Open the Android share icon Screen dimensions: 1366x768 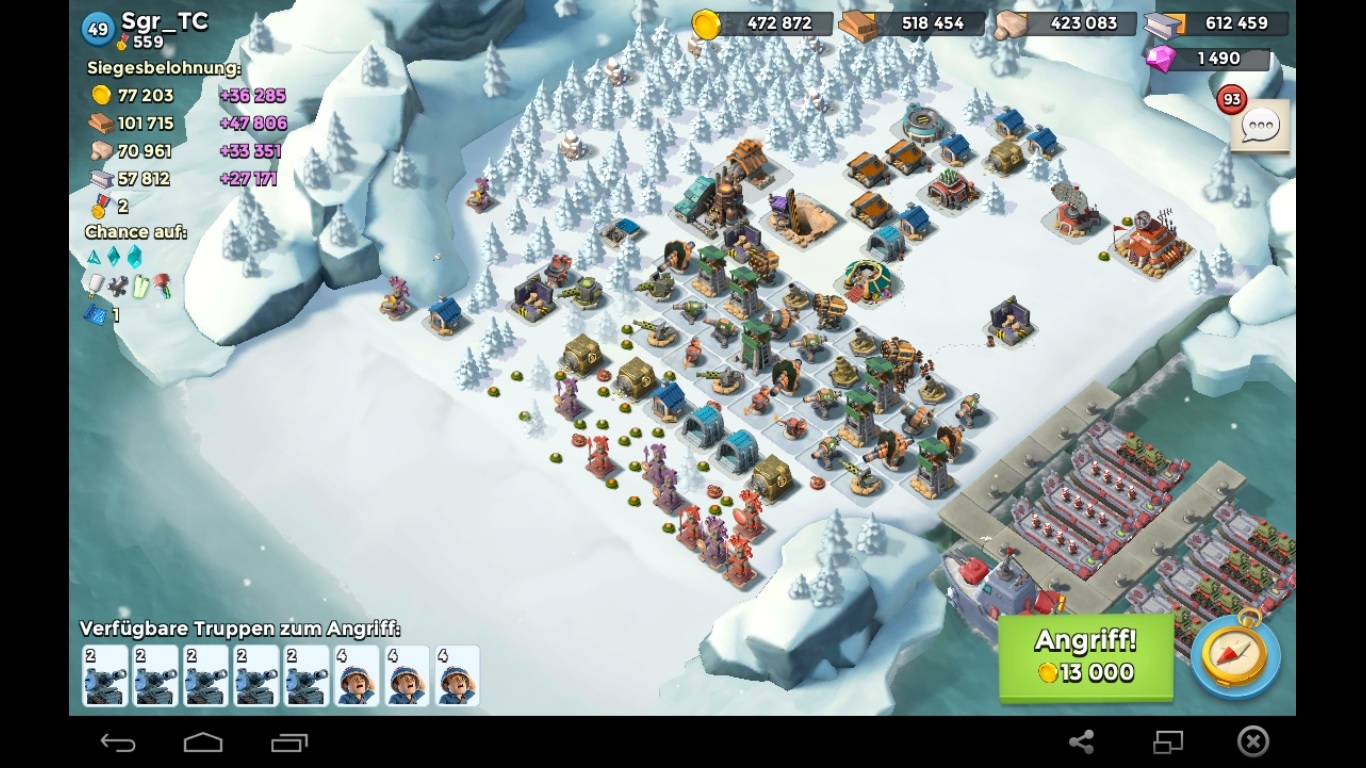[x=1081, y=741]
